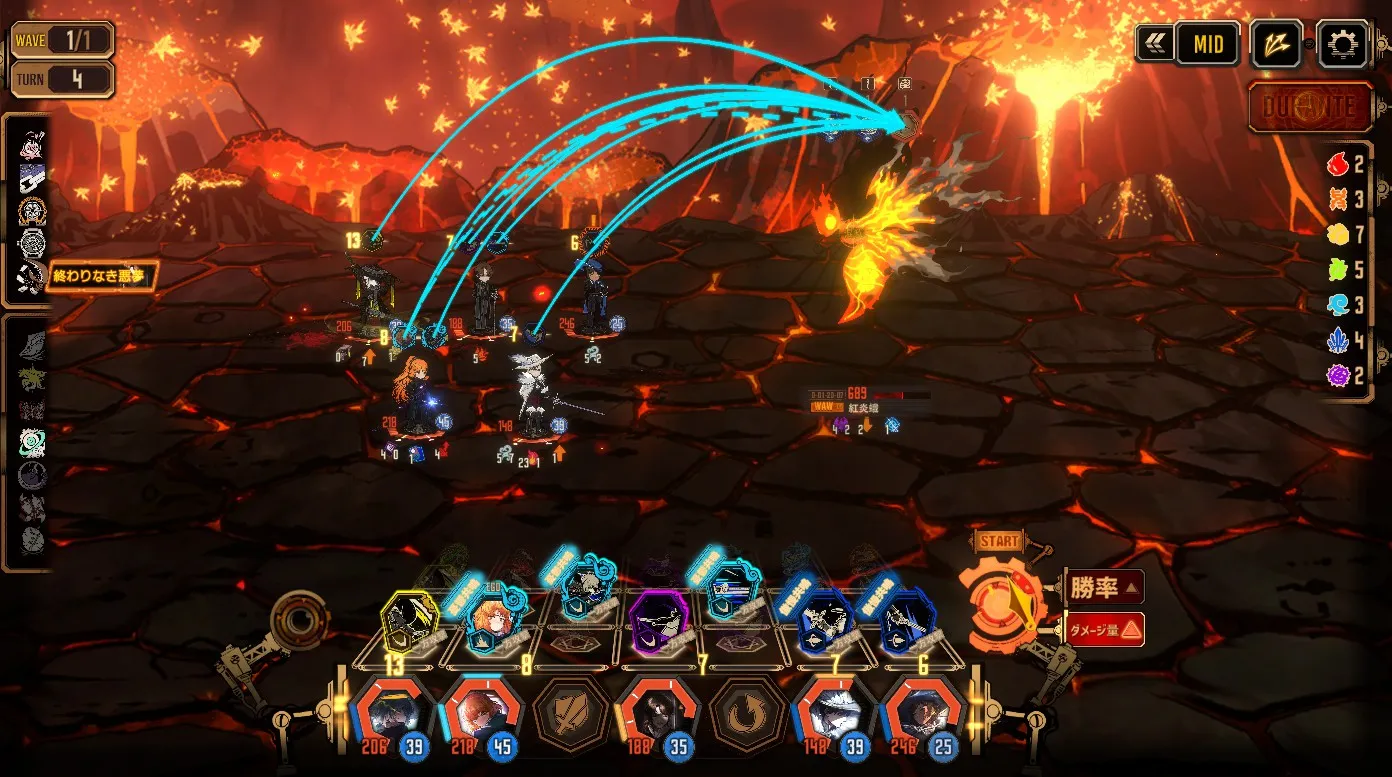The height and width of the screenshot is (777, 1392).
Task: Select the yellow-bordered skill card
Action: pyautogui.click(x=410, y=622)
